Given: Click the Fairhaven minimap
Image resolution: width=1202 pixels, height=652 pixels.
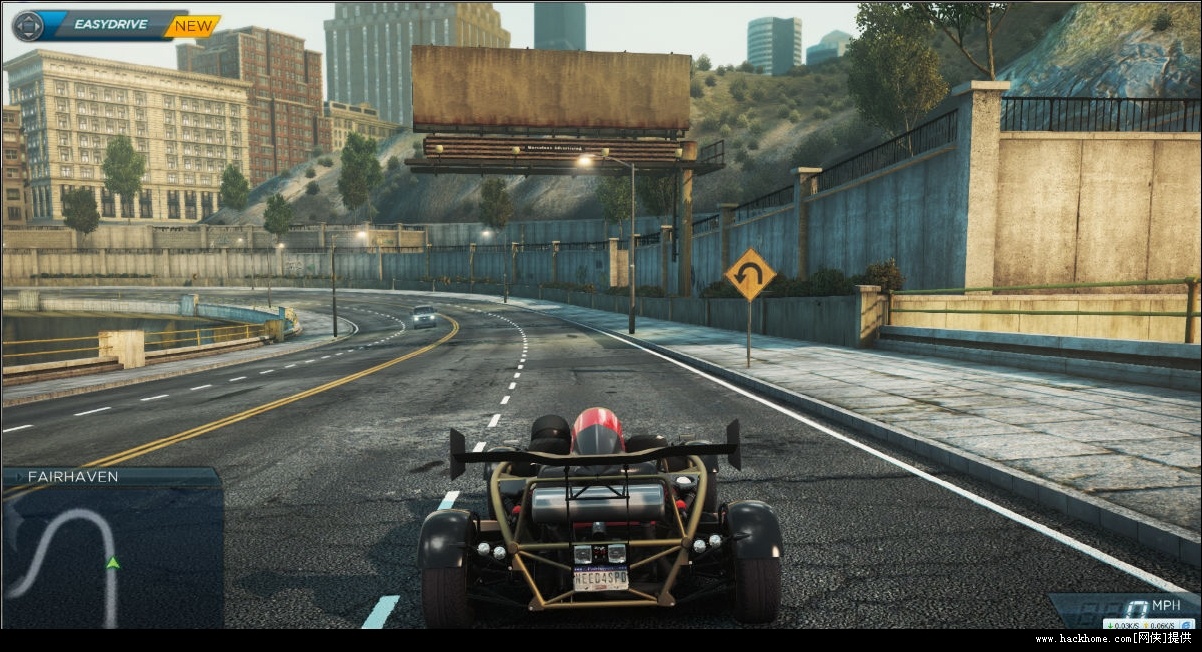Looking at the screenshot, I should tap(111, 555).
